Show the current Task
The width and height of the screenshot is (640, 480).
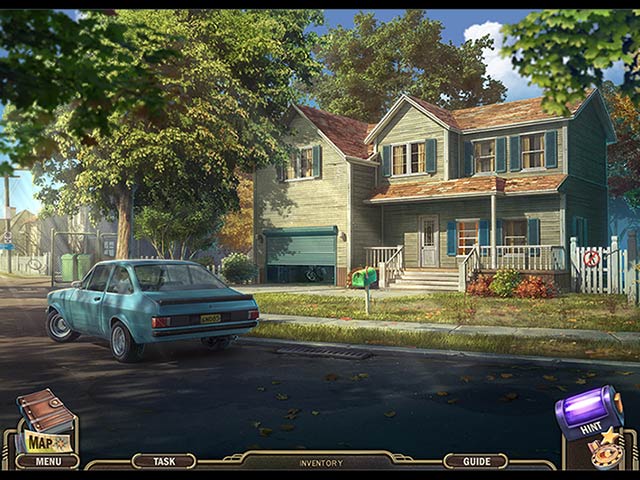click(x=163, y=462)
